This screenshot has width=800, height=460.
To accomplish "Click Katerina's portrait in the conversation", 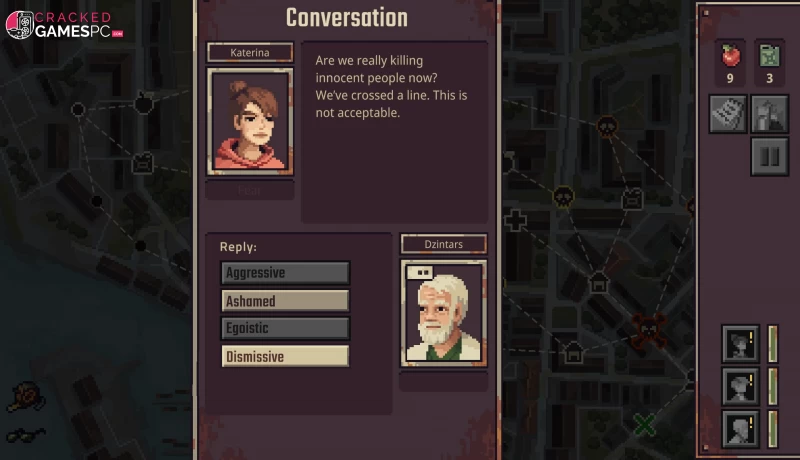I will pyautogui.click(x=250, y=122).
